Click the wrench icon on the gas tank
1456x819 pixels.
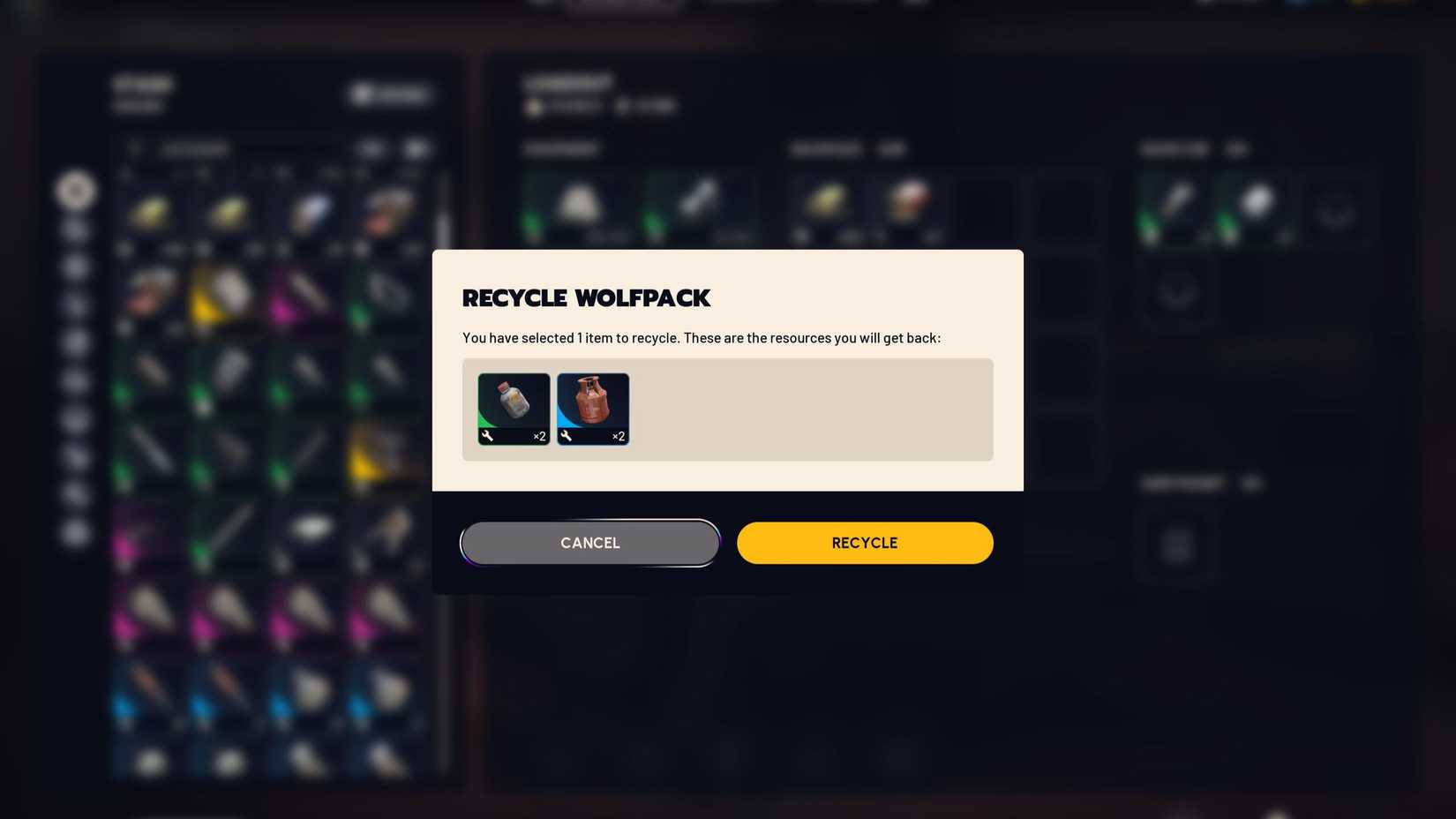[566, 436]
